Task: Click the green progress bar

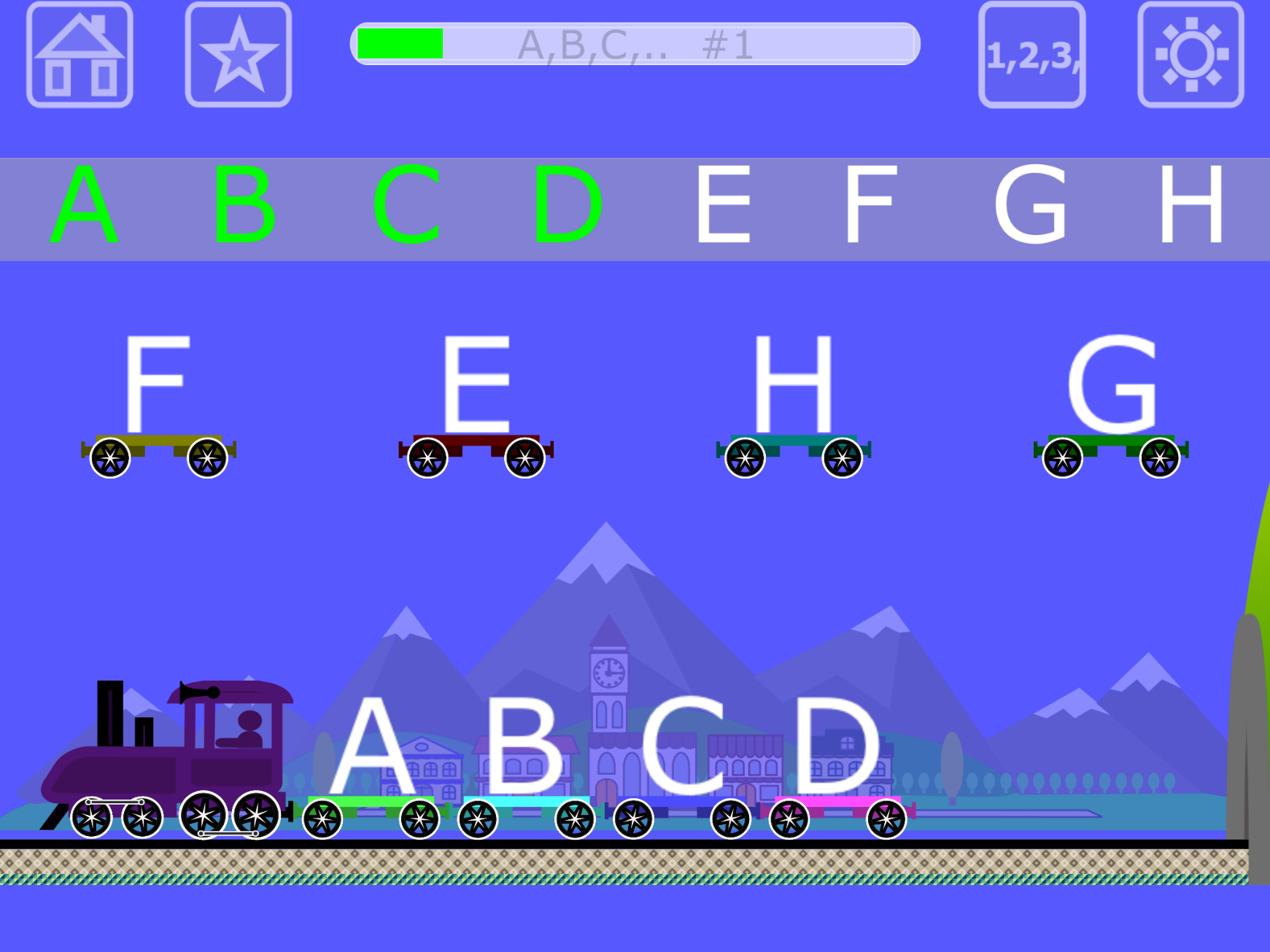Action: coord(400,46)
